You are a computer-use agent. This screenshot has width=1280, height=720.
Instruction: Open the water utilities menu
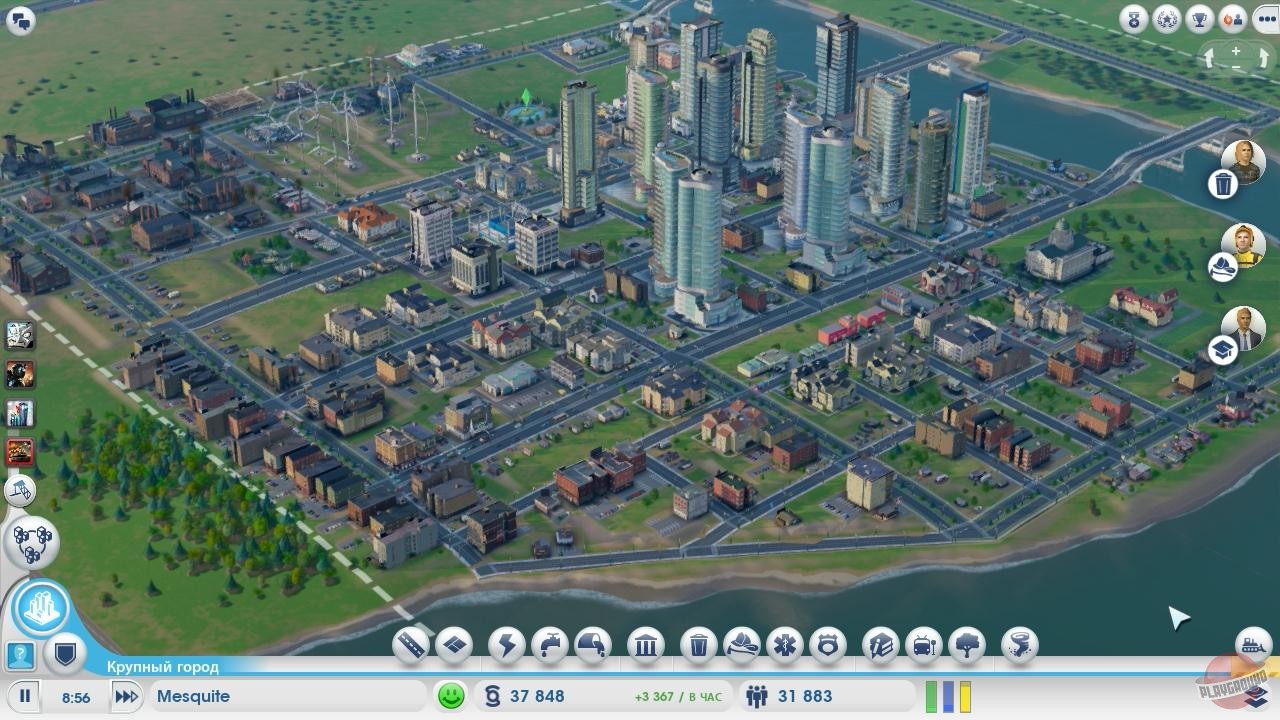pos(549,644)
